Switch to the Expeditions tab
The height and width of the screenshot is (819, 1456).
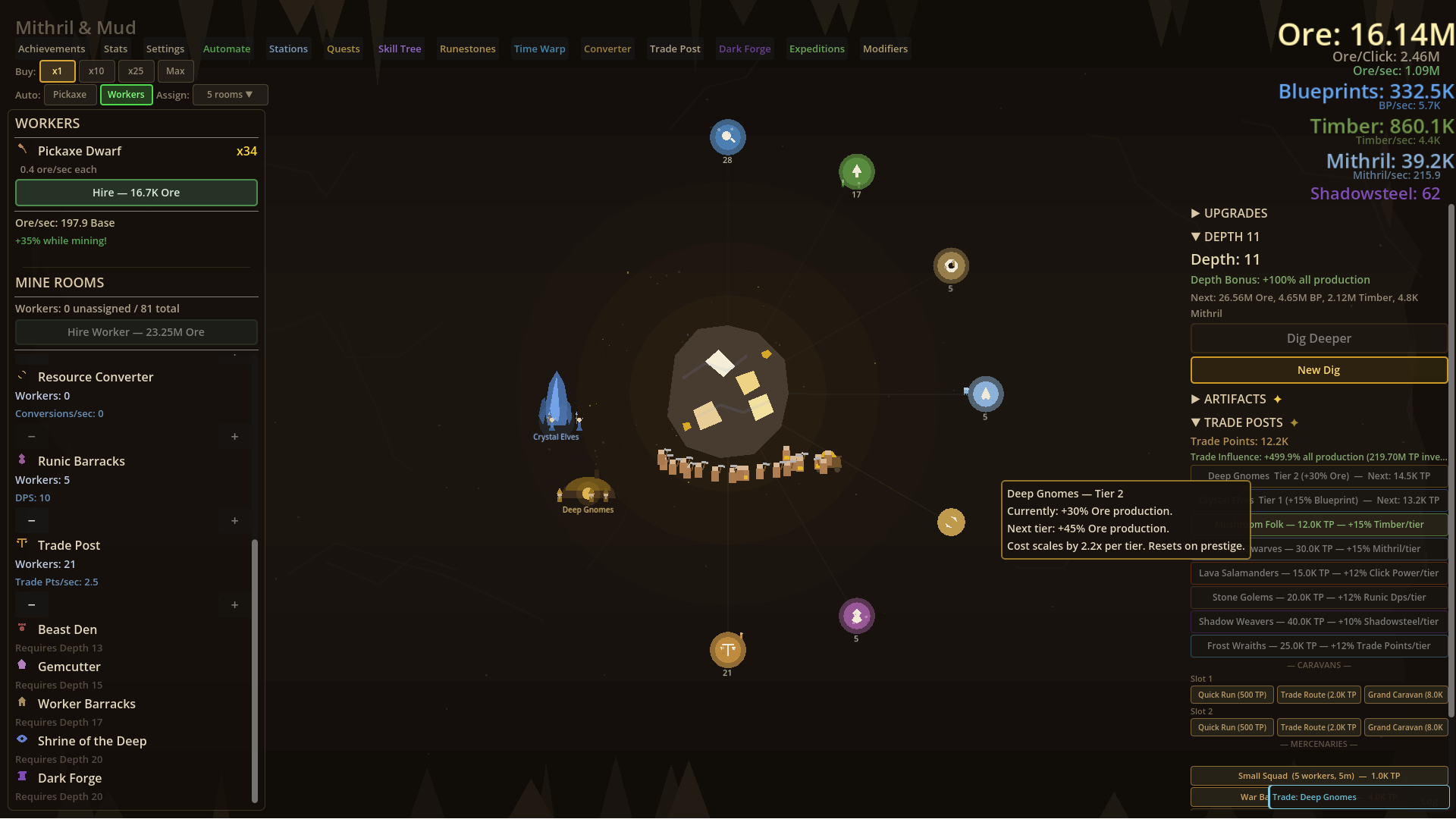click(817, 48)
